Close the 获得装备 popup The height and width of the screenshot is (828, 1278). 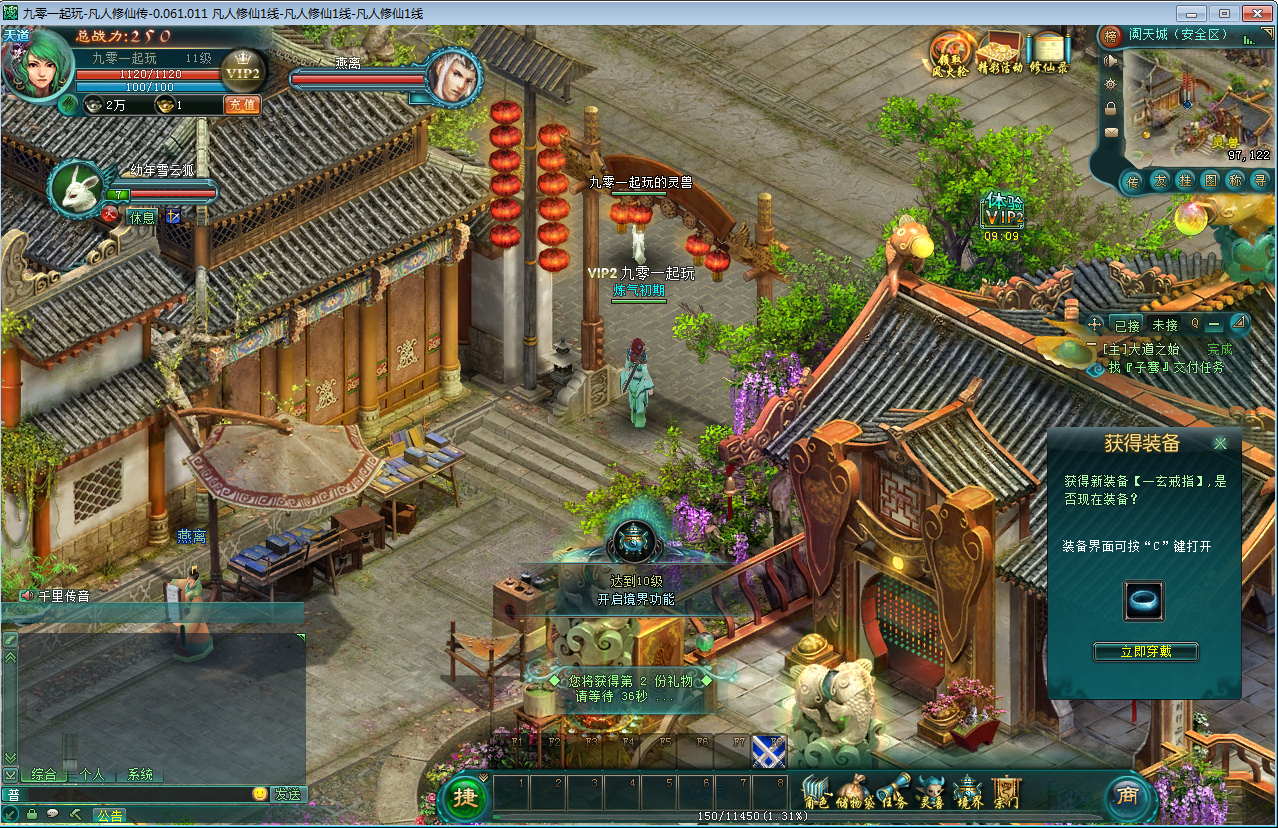point(1220,444)
